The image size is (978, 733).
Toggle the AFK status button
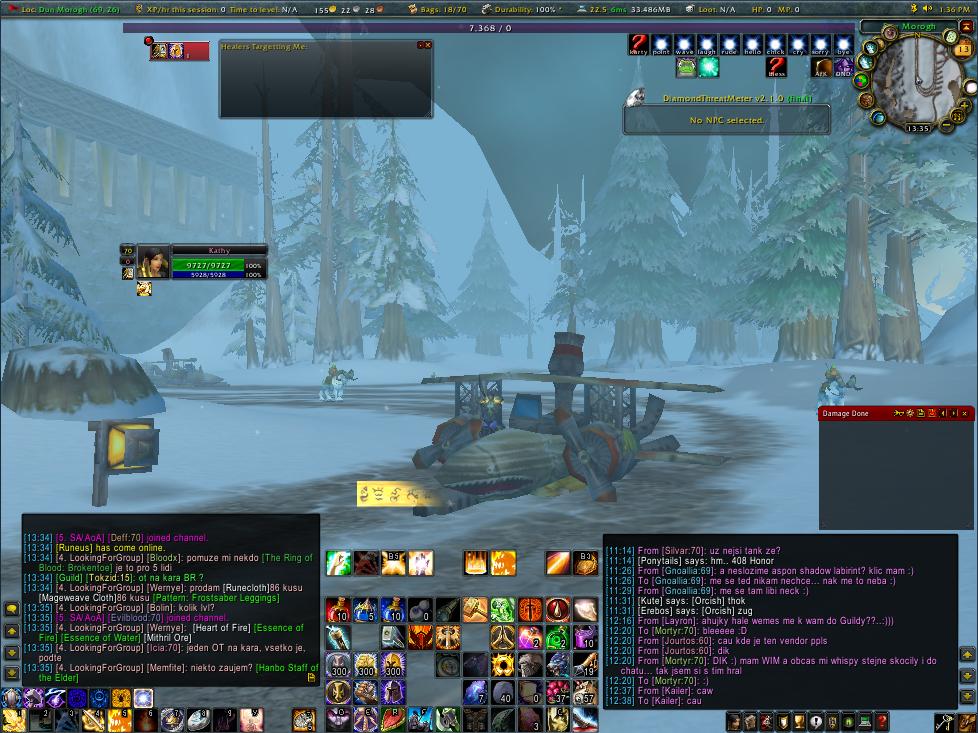point(821,68)
